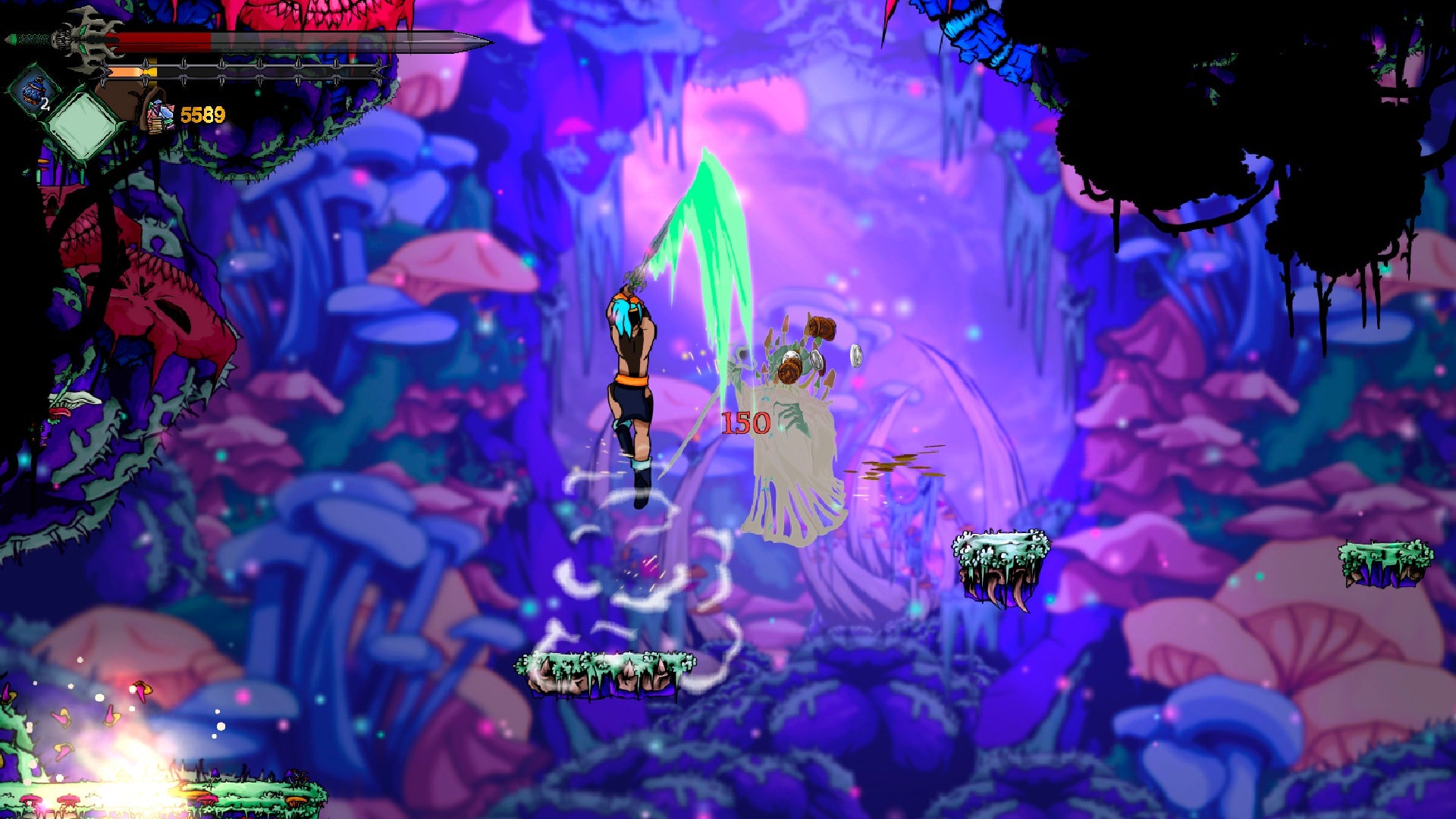Click the green gem on the sword crossguard
1456x819 pixels.
click(83, 29)
